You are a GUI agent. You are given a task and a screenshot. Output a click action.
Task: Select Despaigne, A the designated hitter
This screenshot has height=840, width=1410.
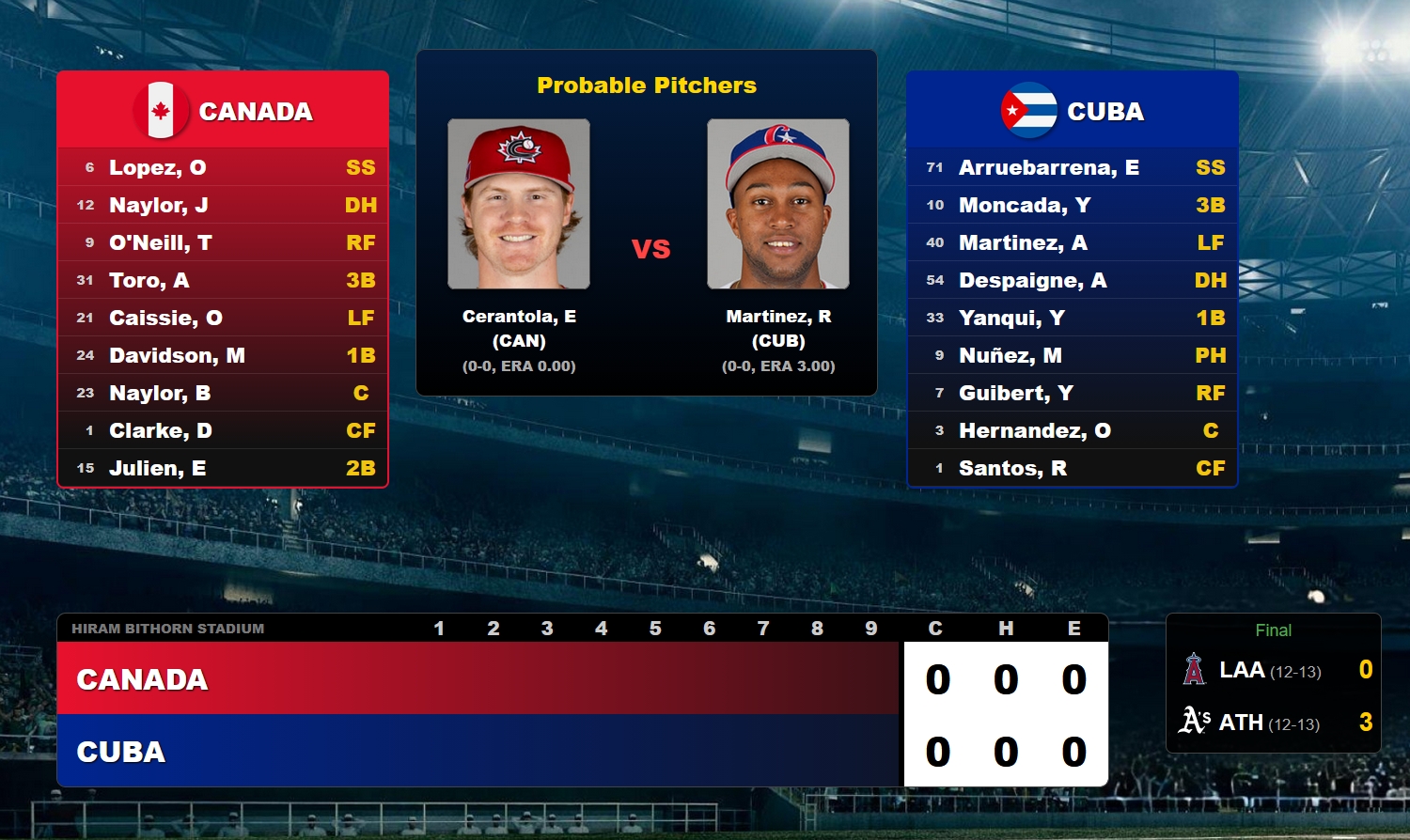[1073, 280]
